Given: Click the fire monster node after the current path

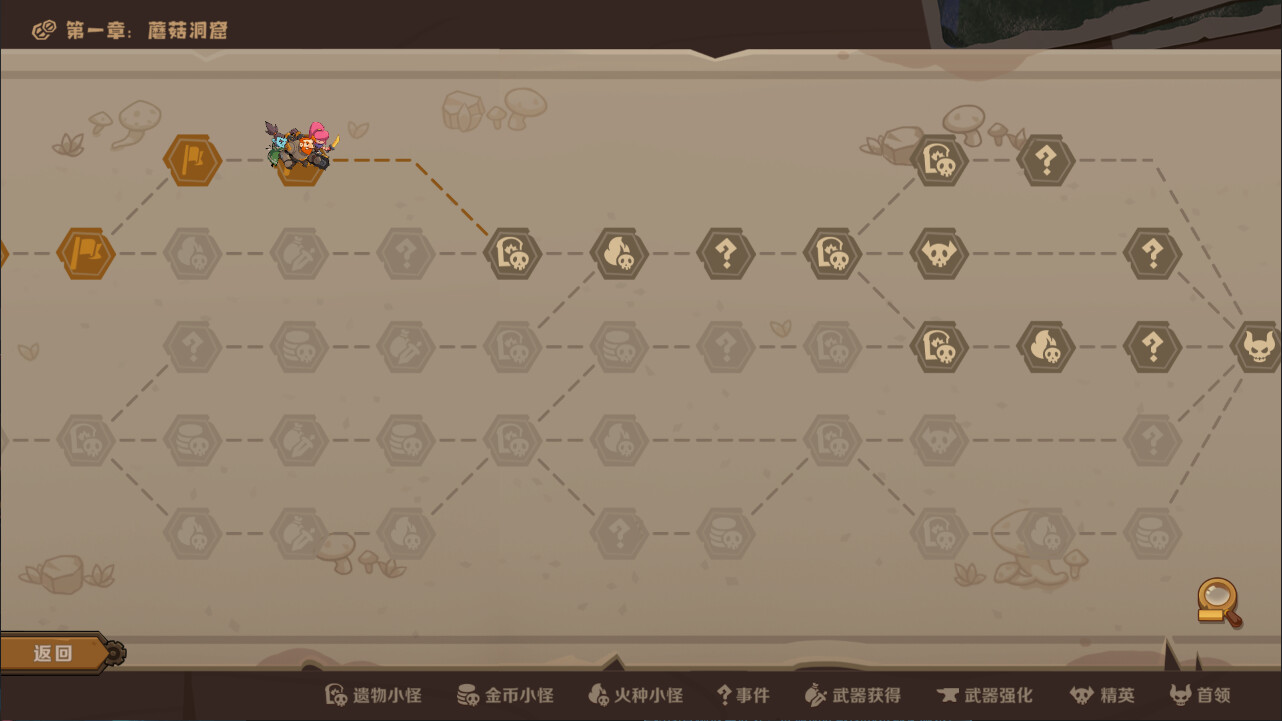Looking at the screenshot, I should (x=618, y=253).
